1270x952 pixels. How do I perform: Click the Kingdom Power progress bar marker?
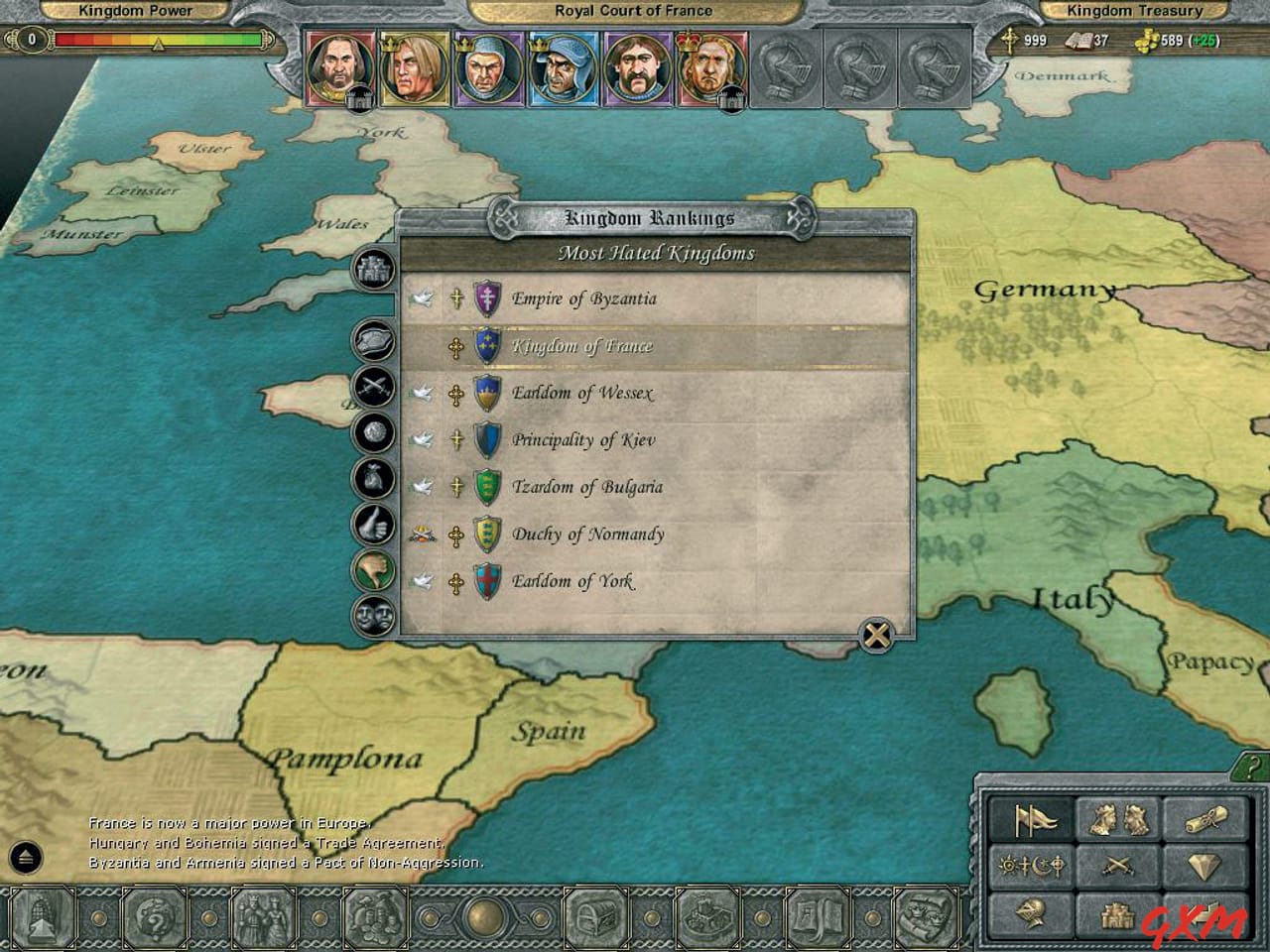[157, 45]
